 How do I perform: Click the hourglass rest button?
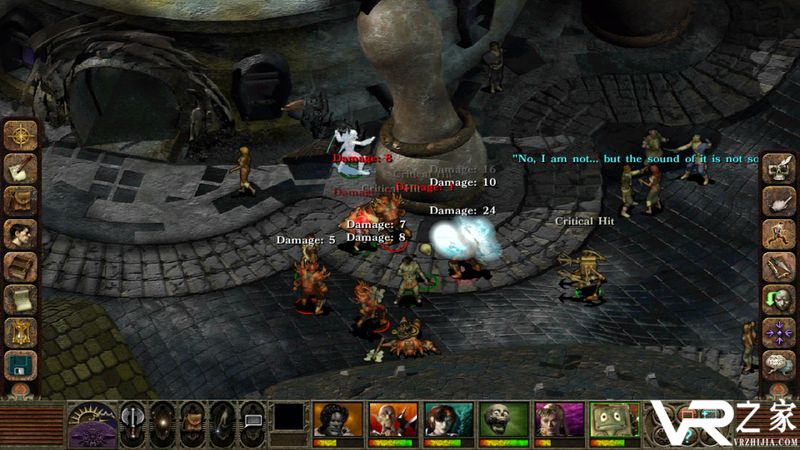[20, 333]
